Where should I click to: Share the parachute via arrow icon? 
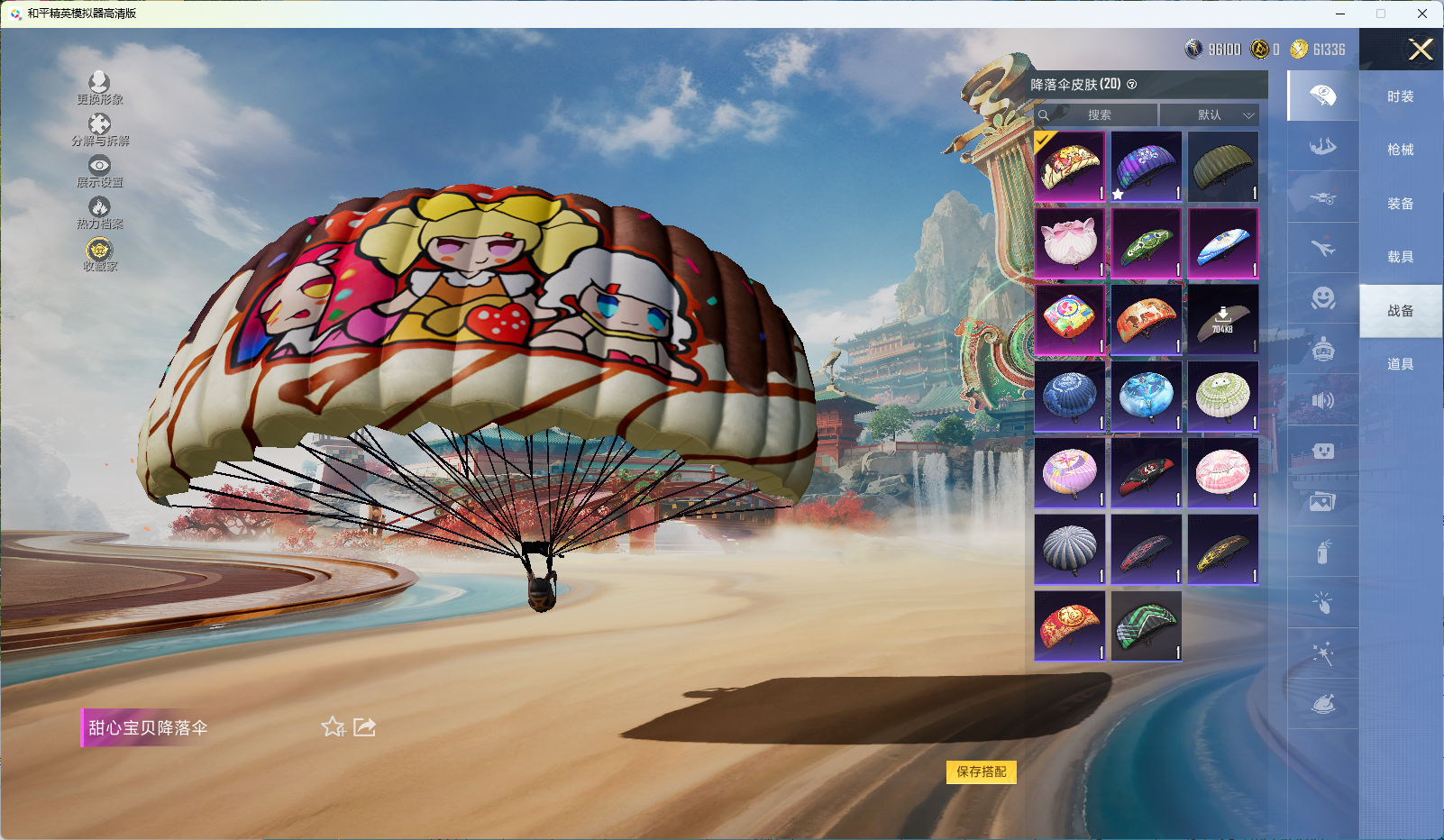point(364,727)
